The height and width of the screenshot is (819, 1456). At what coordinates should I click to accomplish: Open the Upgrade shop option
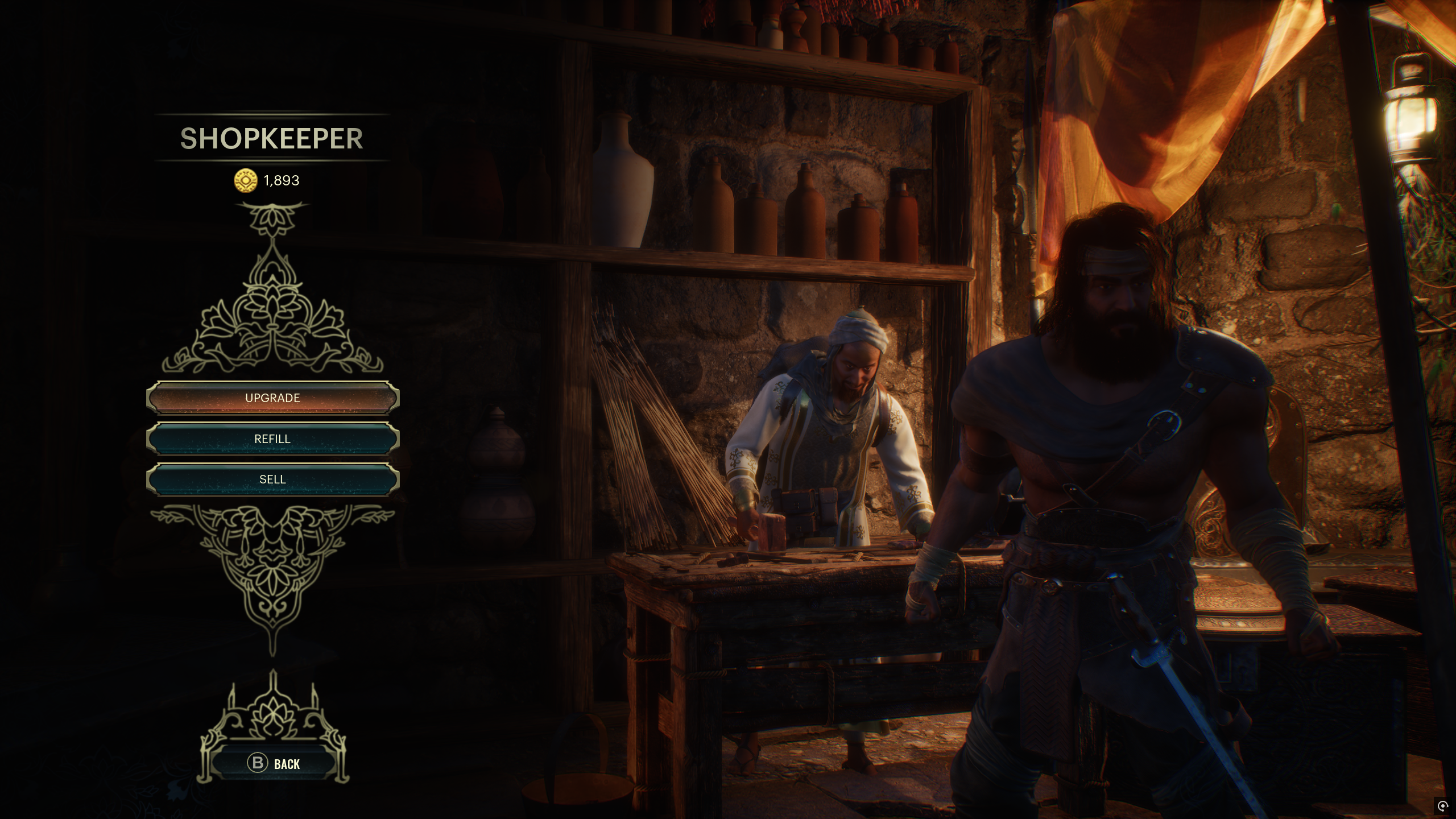(272, 398)
